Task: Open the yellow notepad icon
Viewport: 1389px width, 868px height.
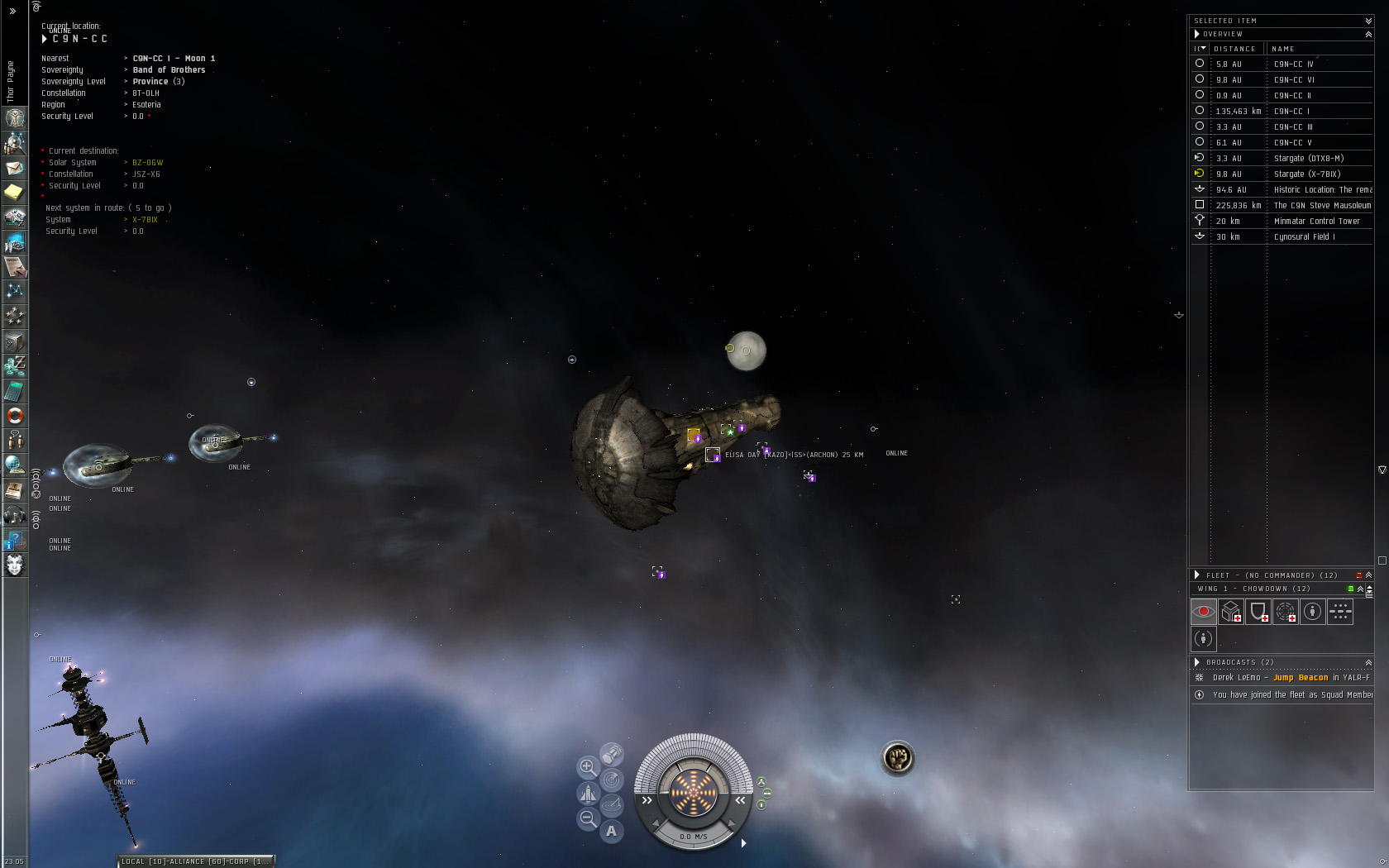Action: pos(15,193)
